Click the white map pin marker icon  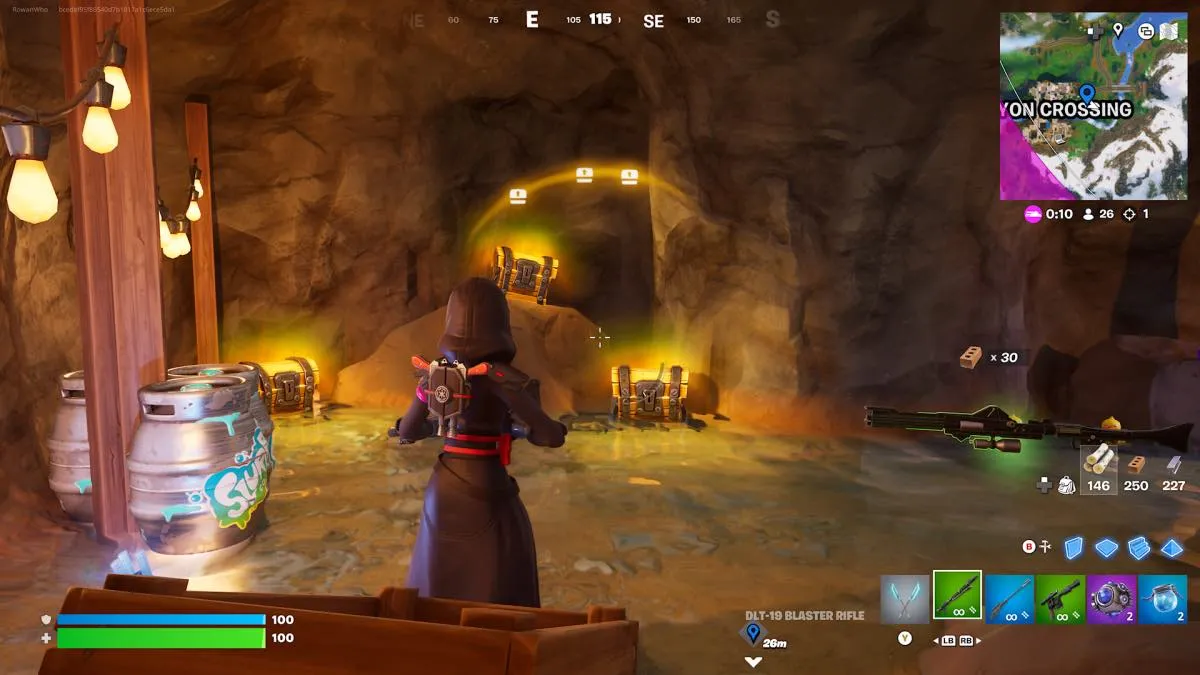click(1118, 31)
